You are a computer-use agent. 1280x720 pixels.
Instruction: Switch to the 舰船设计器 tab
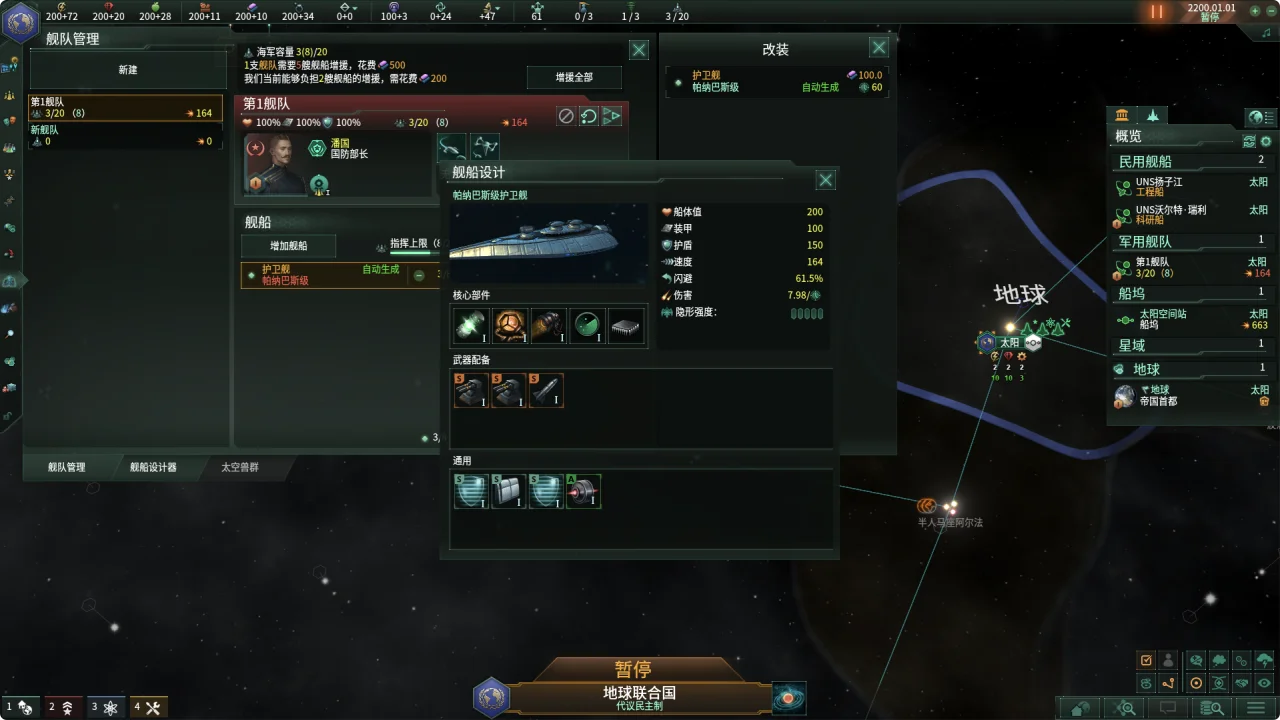tap(153, 467)
